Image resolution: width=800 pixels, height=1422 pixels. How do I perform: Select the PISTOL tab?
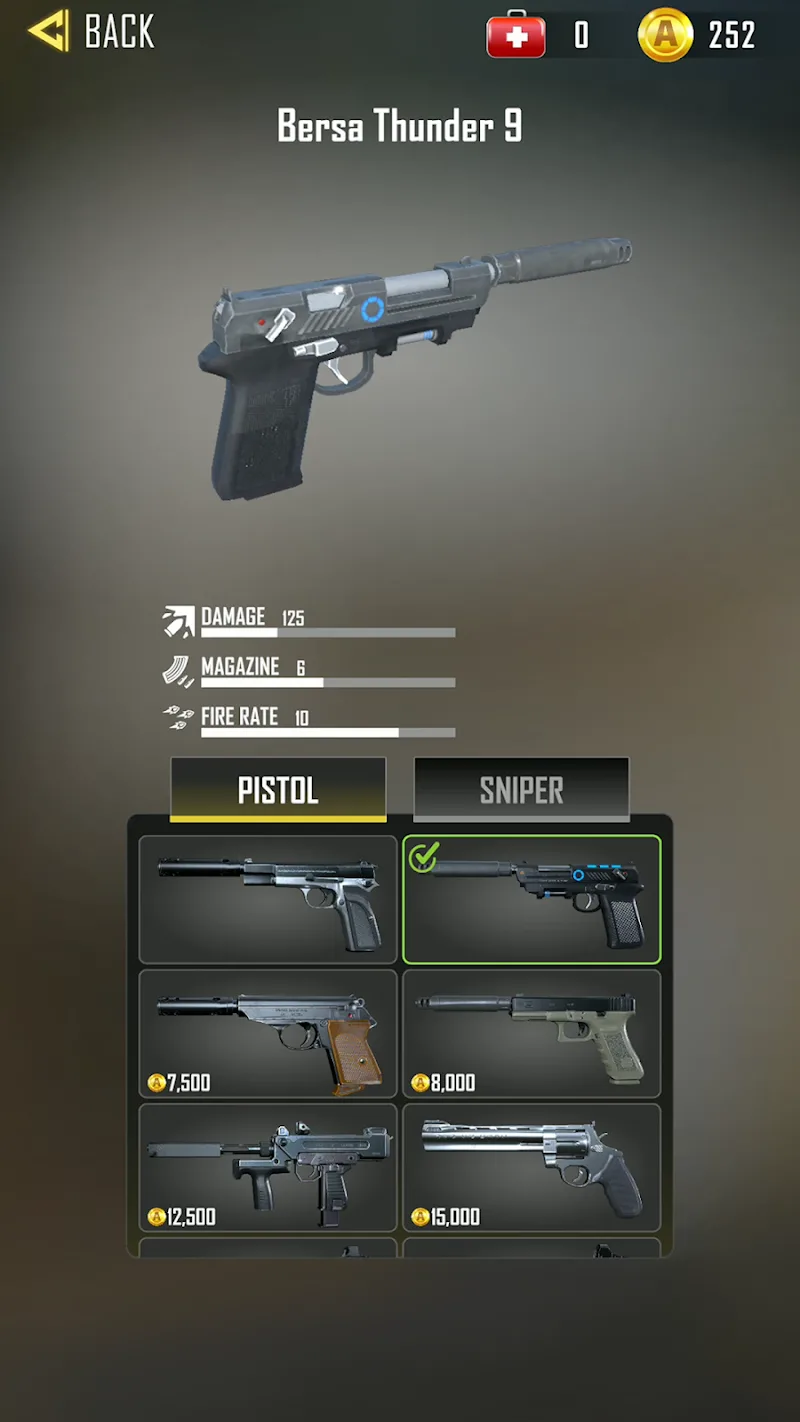[278, 790]
